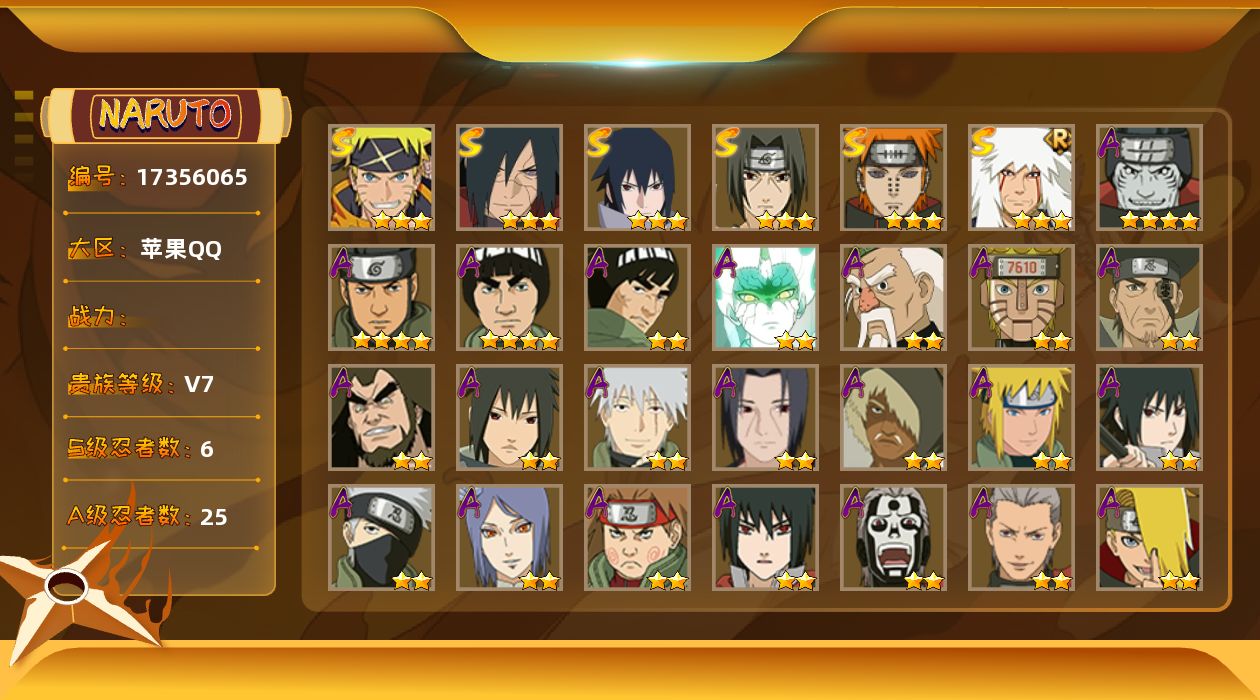Pick the orange-haired Pain ninja tile
This screenshot has height=700, width=1260.
pyautogui.click(x=893, y=177)
